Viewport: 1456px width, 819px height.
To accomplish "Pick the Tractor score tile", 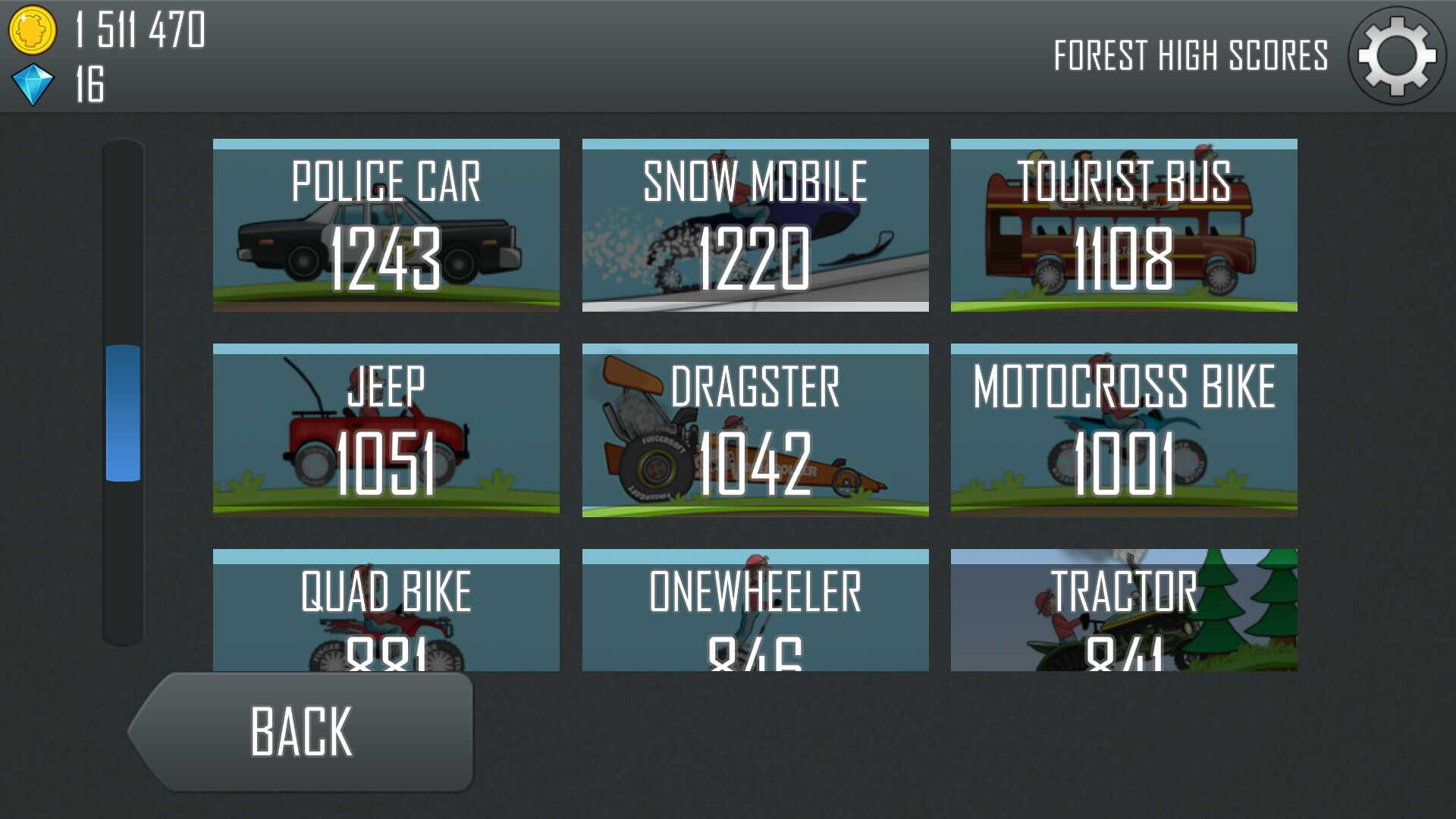I will point(1124,610).
